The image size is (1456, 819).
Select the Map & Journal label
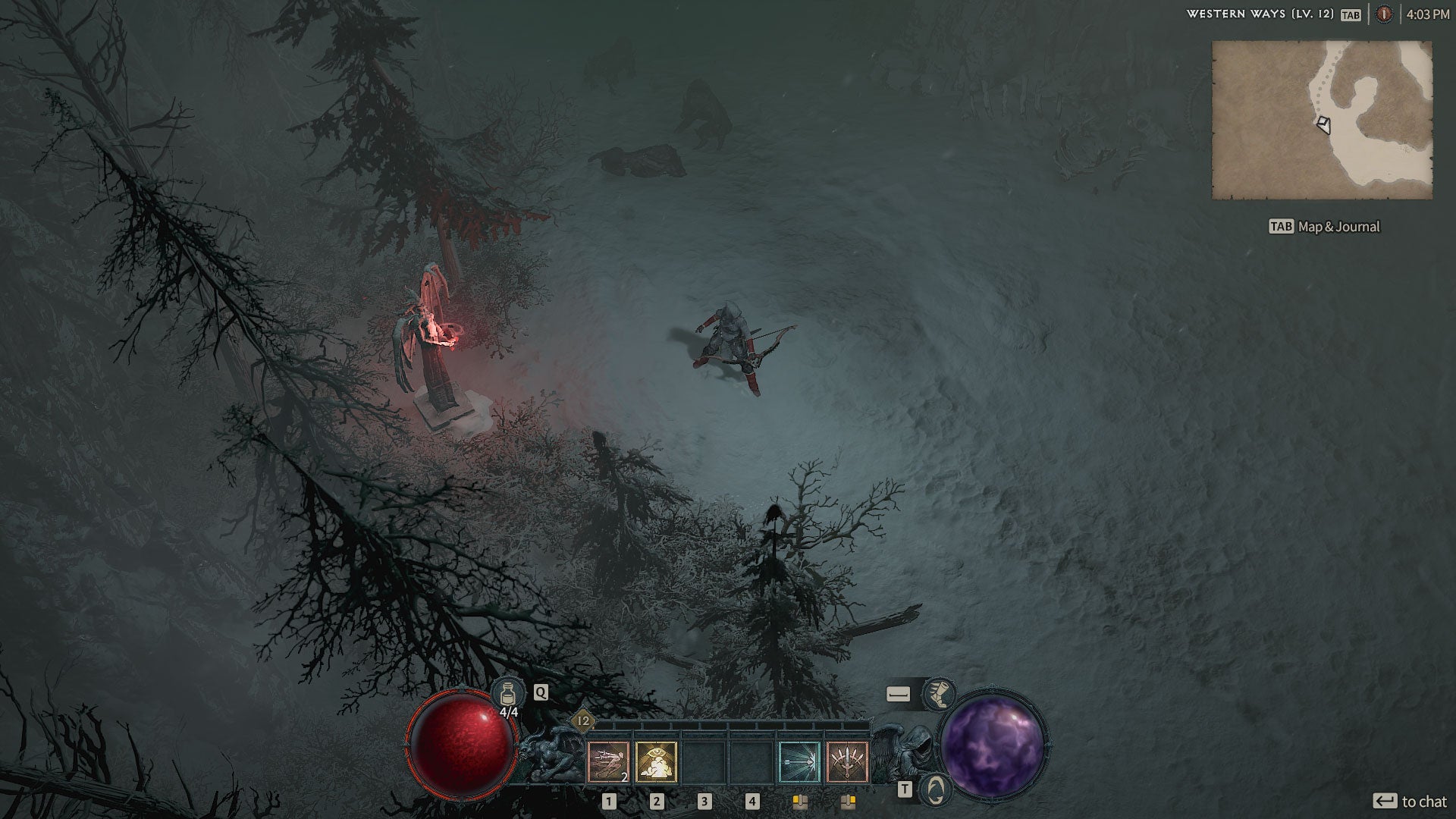tap(1338, 227)
